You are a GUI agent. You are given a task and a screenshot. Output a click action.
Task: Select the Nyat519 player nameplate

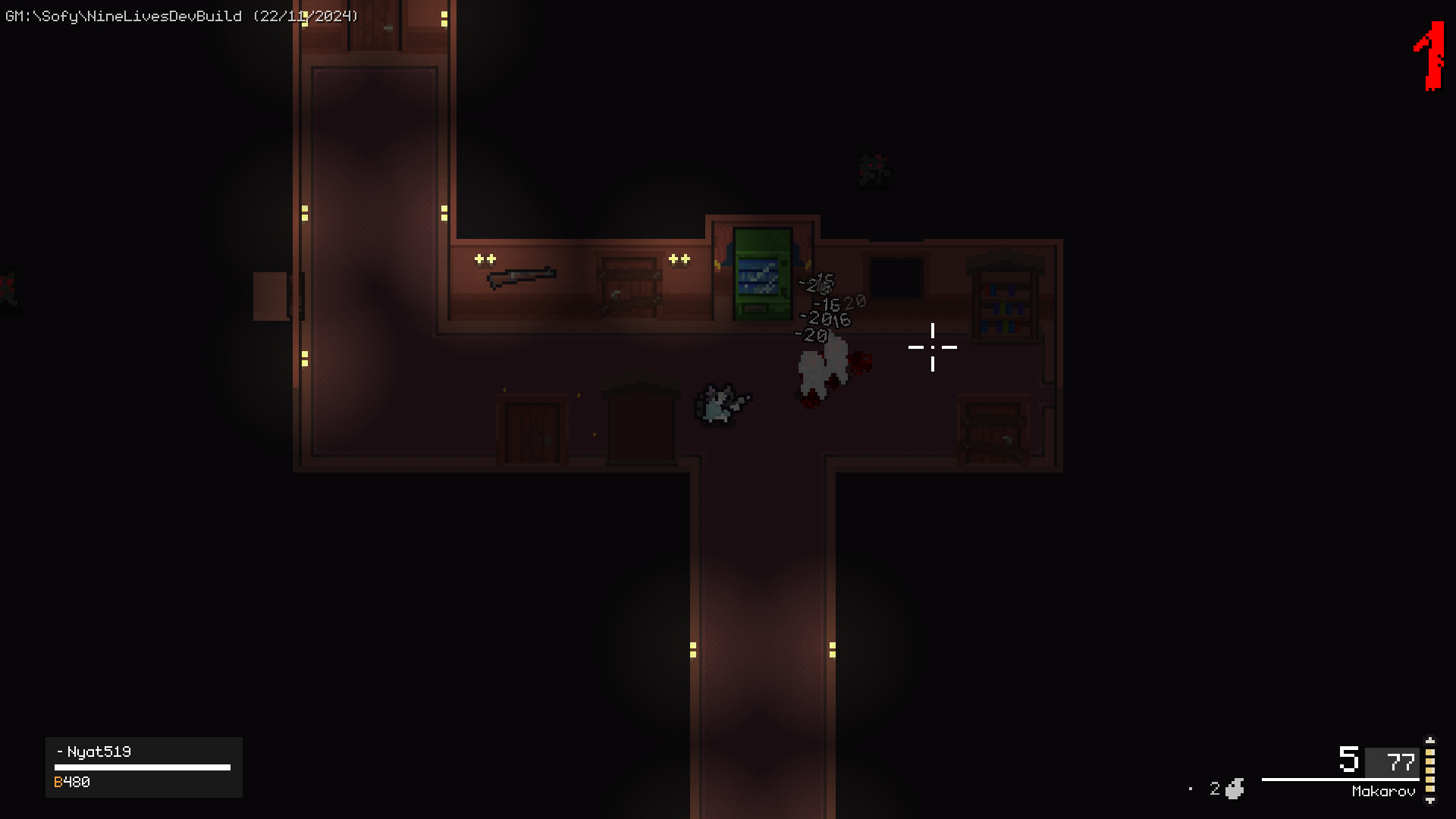(99, 752)
